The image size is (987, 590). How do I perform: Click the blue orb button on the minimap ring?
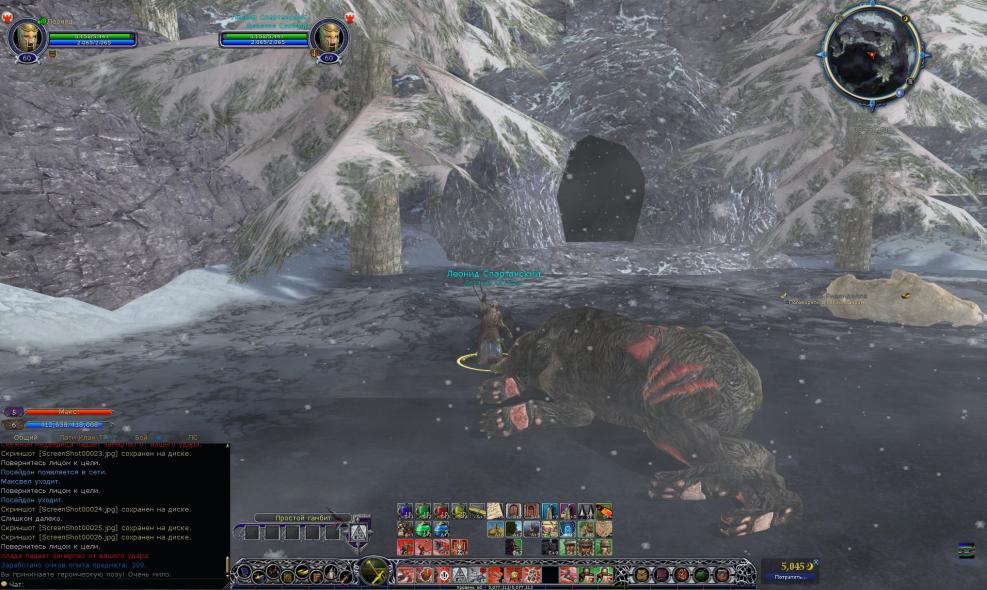coord(899,93)
